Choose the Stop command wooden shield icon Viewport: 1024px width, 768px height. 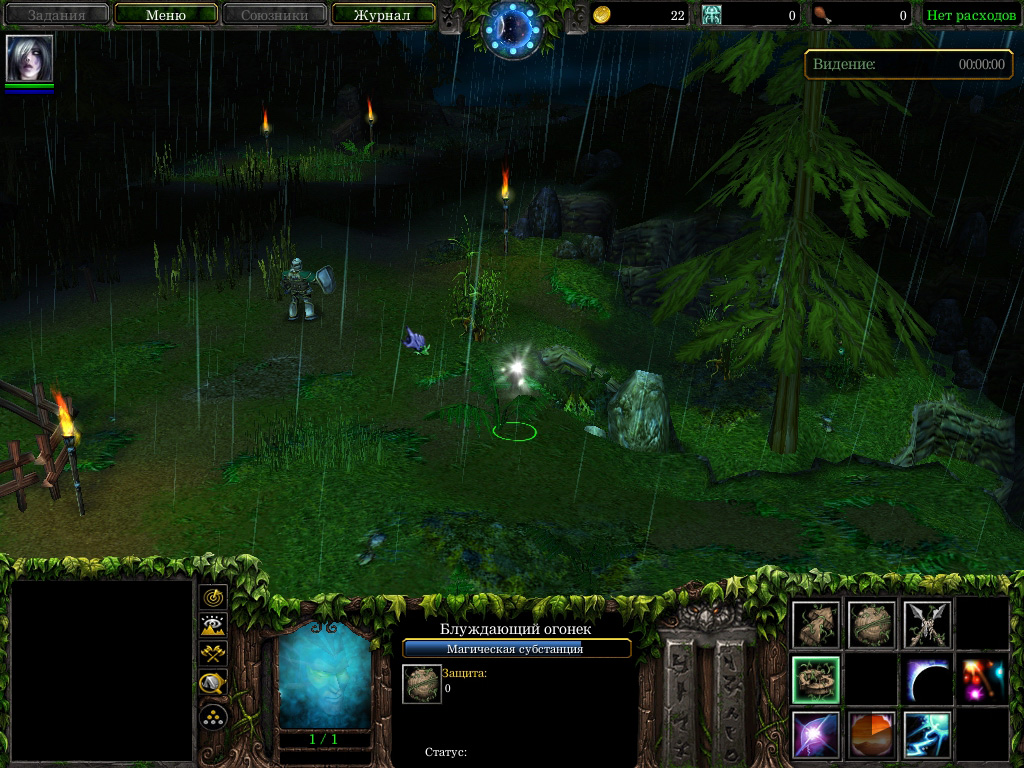[871, 625]
